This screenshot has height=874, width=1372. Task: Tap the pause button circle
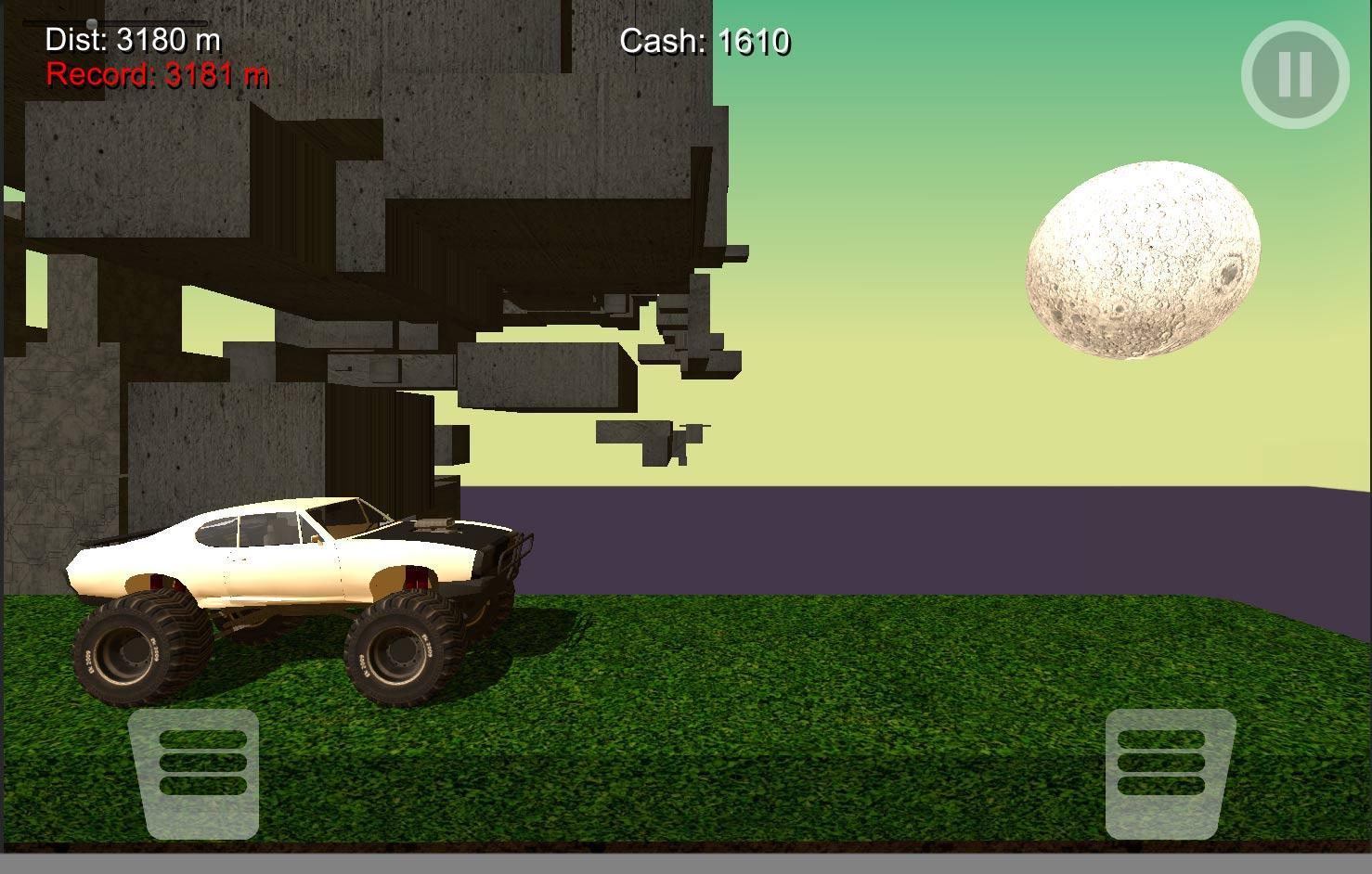[1293, 75]
